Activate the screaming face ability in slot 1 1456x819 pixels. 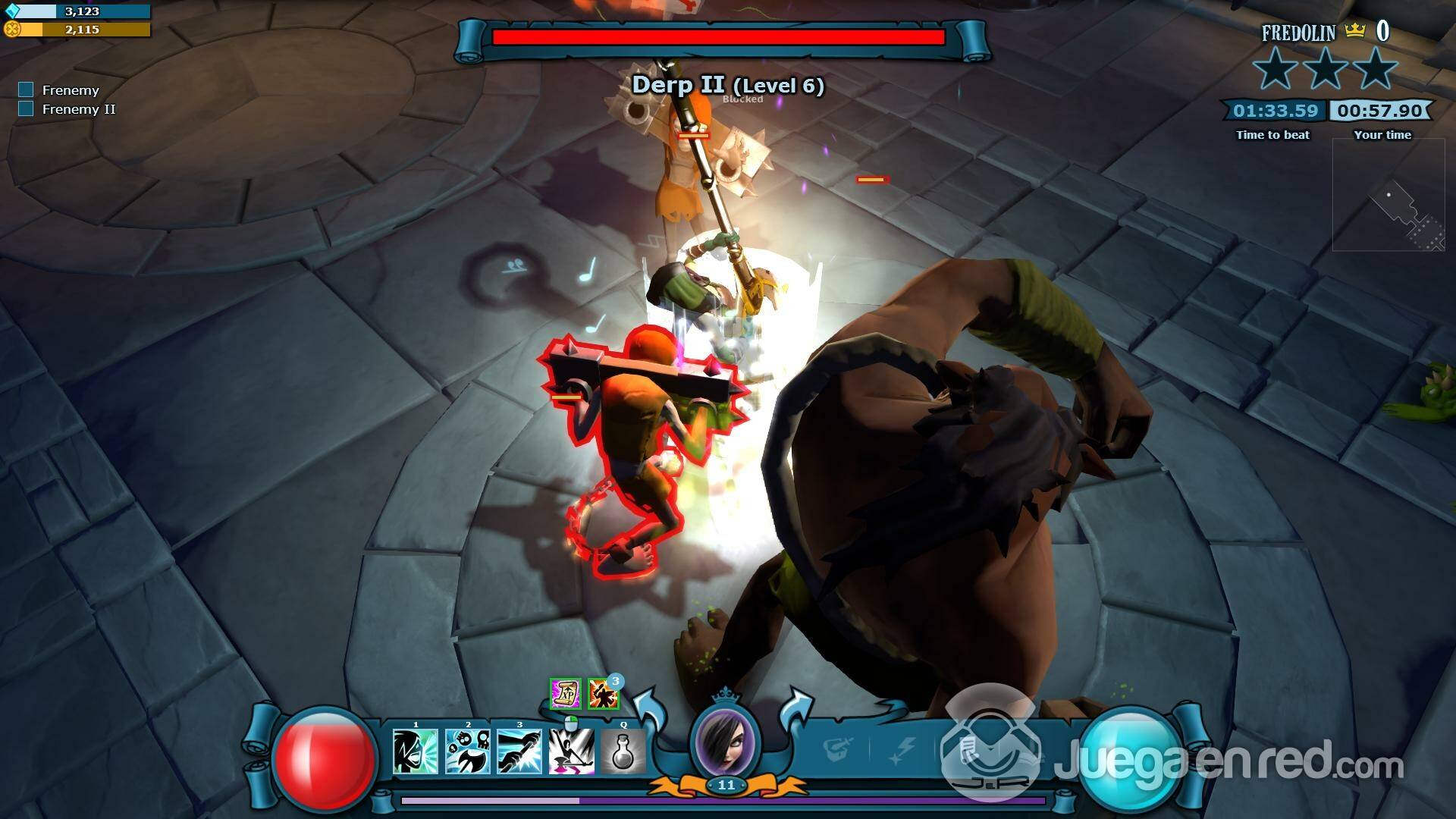click(416, 752)
